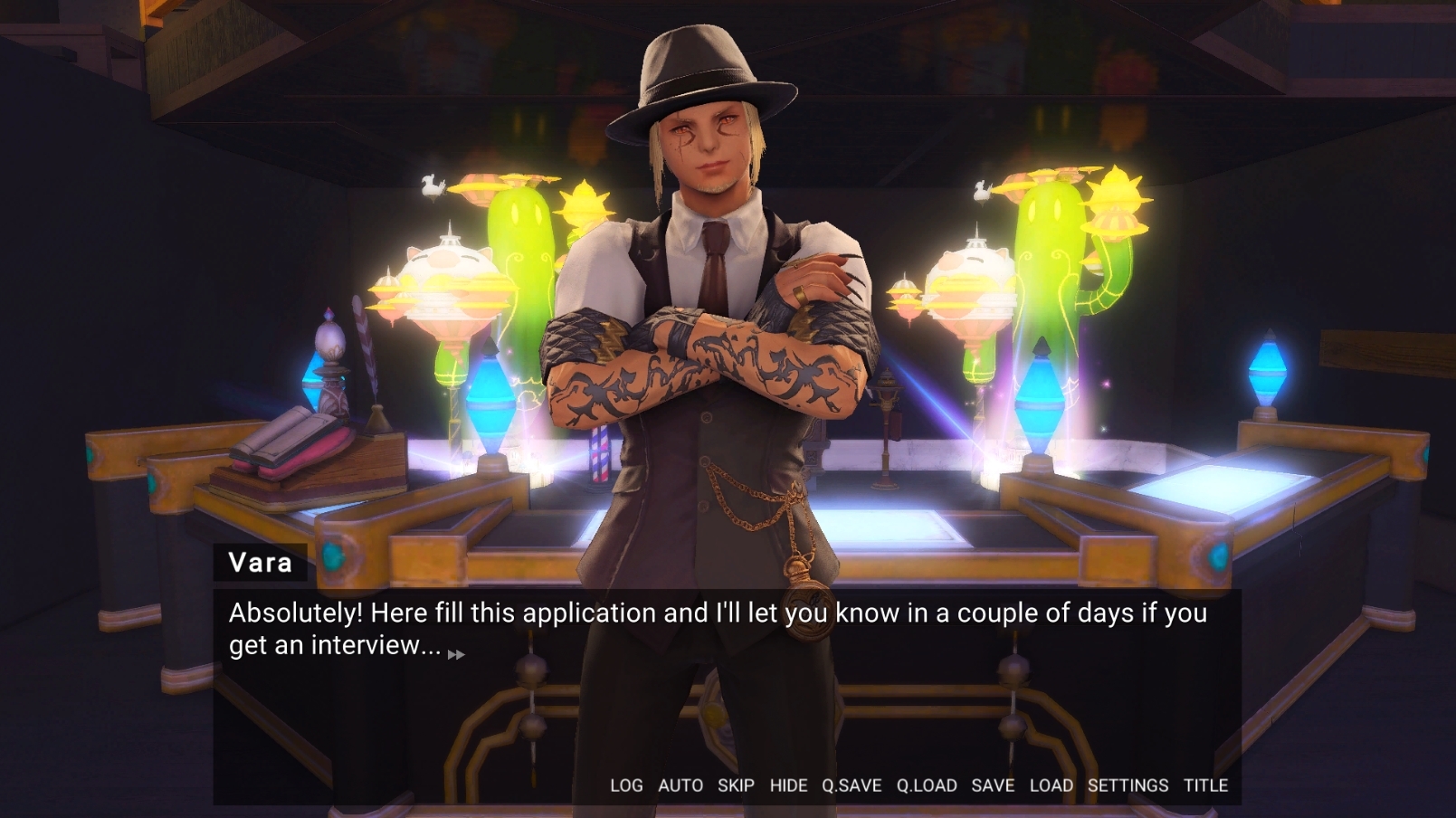Screen dimensions: 1456x818
Task: Click the dialogue continue arrow after 'interview...'
Action: click(456, 654)
